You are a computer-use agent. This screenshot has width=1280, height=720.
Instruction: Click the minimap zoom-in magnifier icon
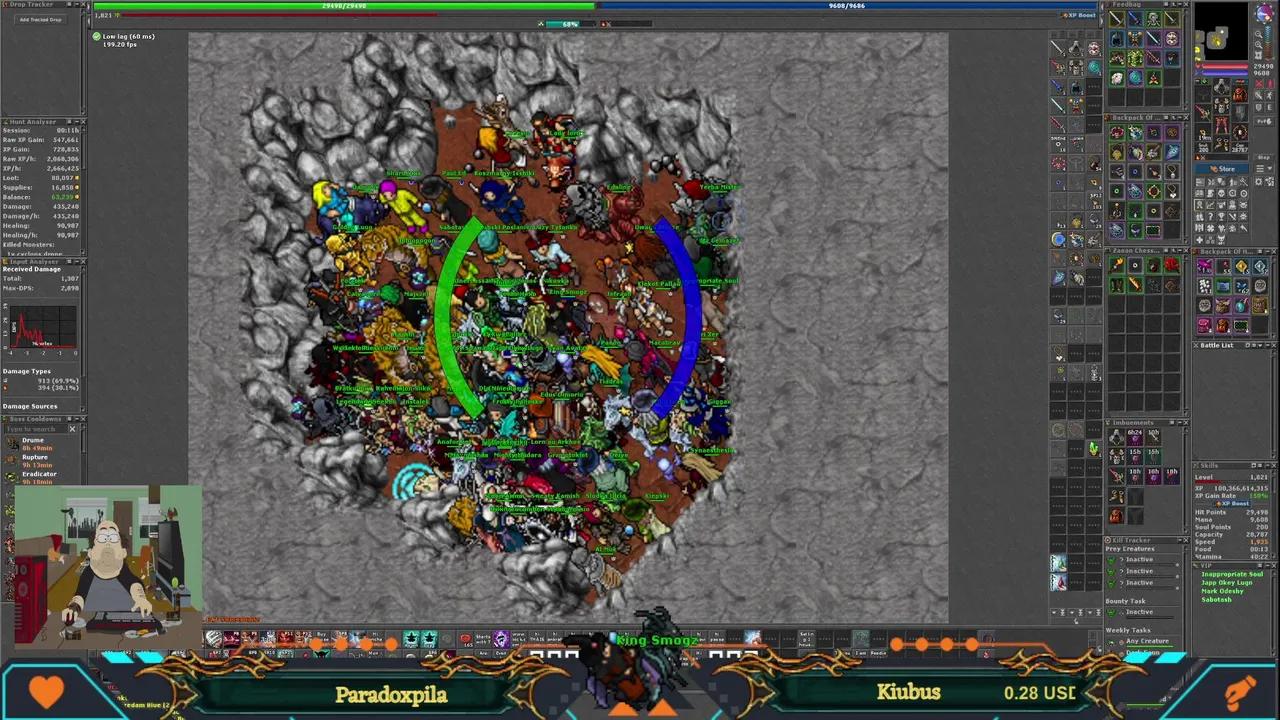(x=1259, y=36)
